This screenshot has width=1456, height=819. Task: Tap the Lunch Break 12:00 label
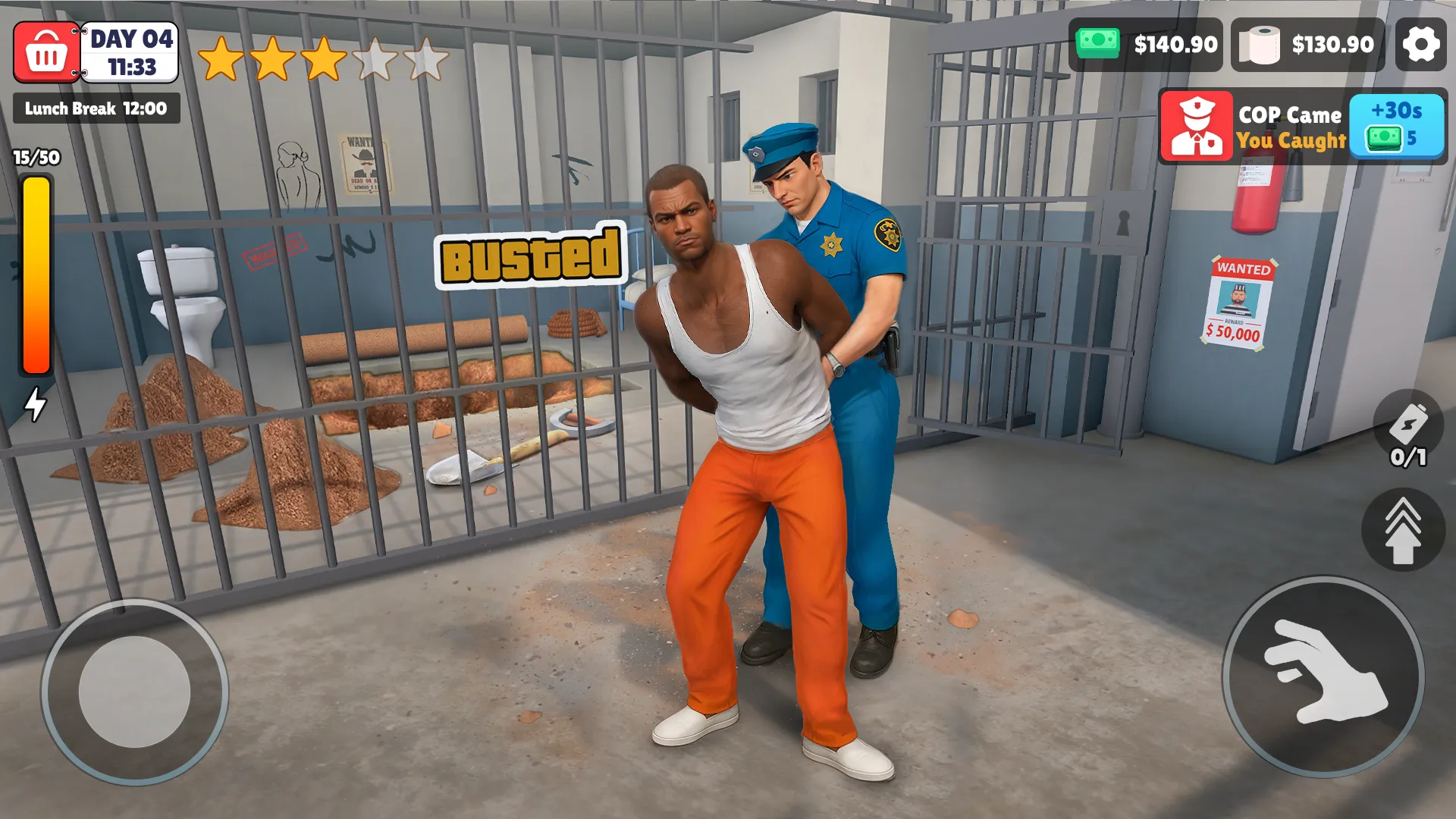point(96,108)
